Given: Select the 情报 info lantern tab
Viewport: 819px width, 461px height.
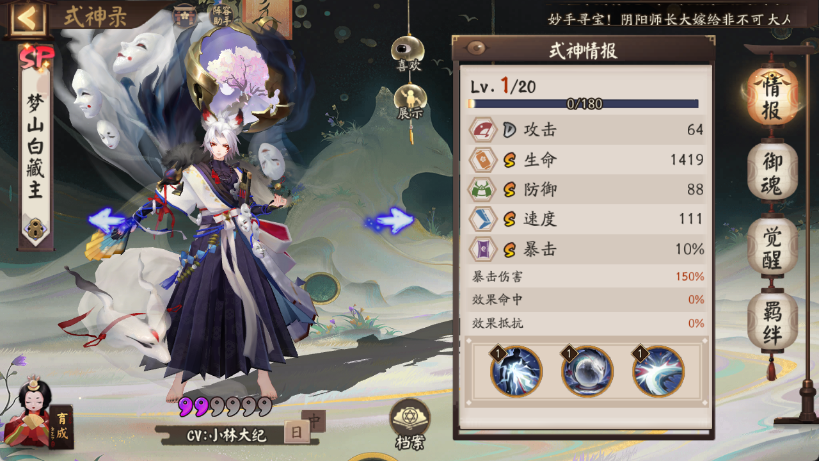Looking at the screenshot, I should tap(772, 92).
